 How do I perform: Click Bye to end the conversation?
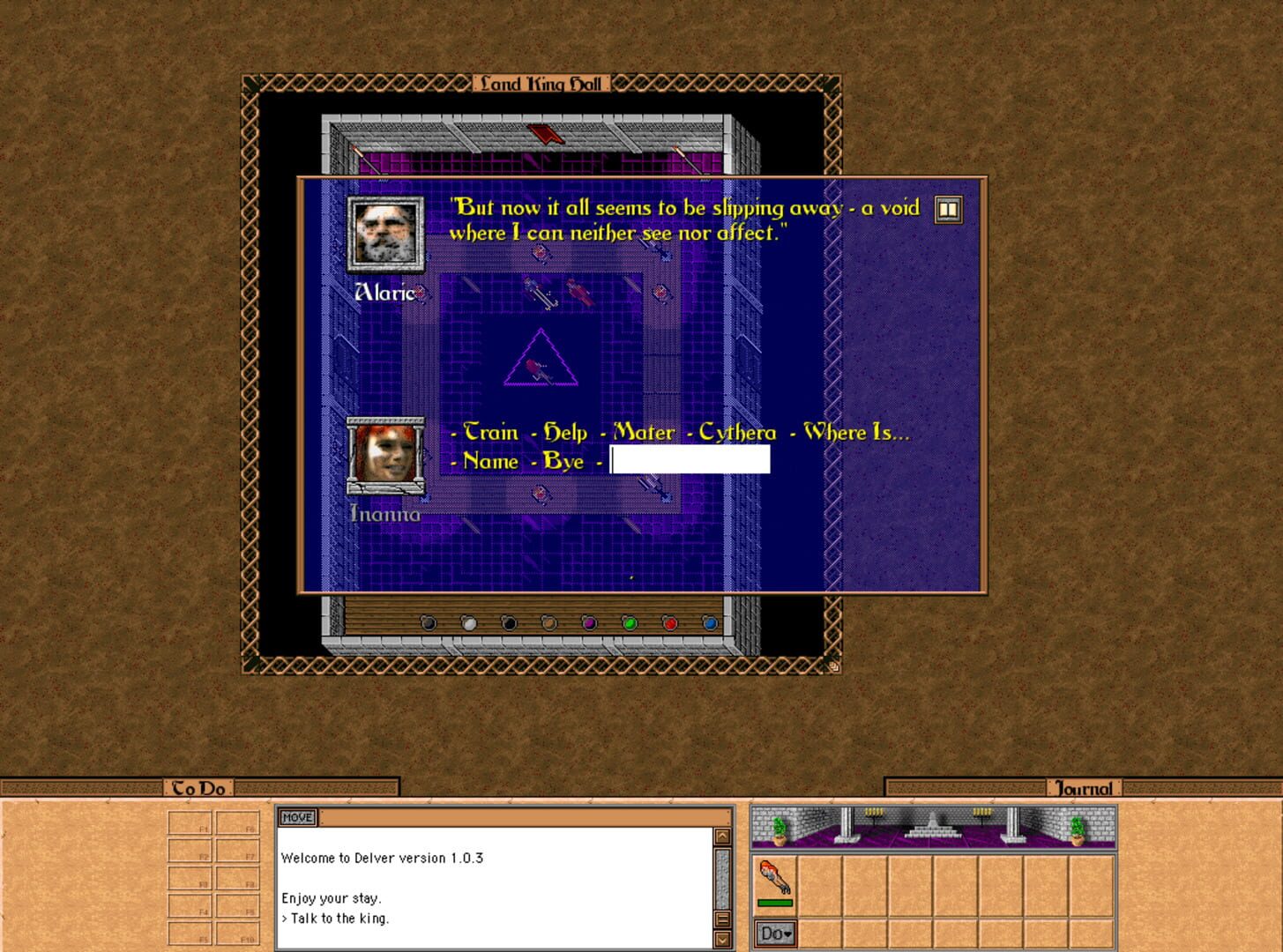pos(566,461)
